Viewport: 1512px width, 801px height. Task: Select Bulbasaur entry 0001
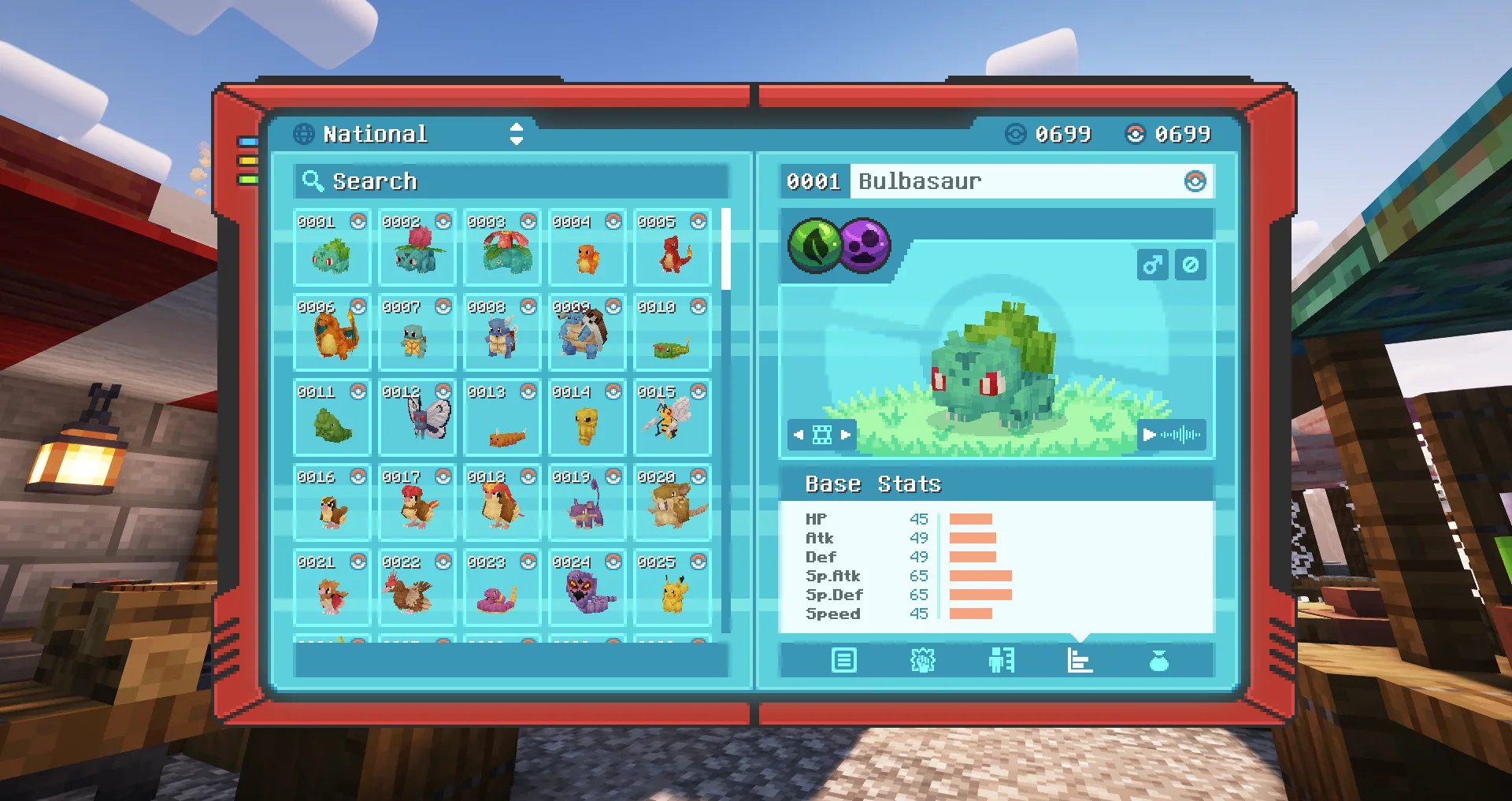coord(332,247)
